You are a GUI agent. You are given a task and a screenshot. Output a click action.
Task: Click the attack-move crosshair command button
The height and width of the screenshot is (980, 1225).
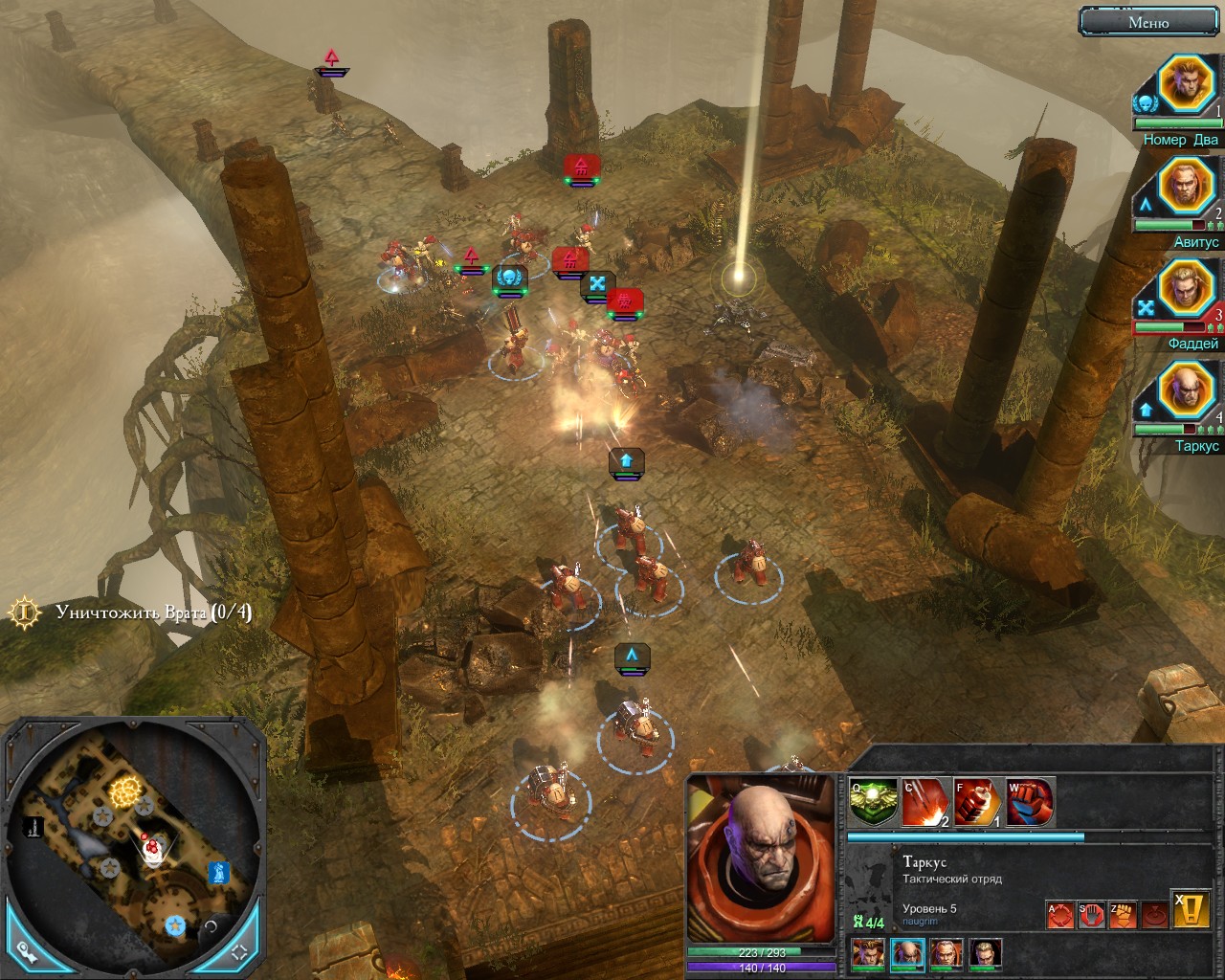click(x=1059, y=916)
